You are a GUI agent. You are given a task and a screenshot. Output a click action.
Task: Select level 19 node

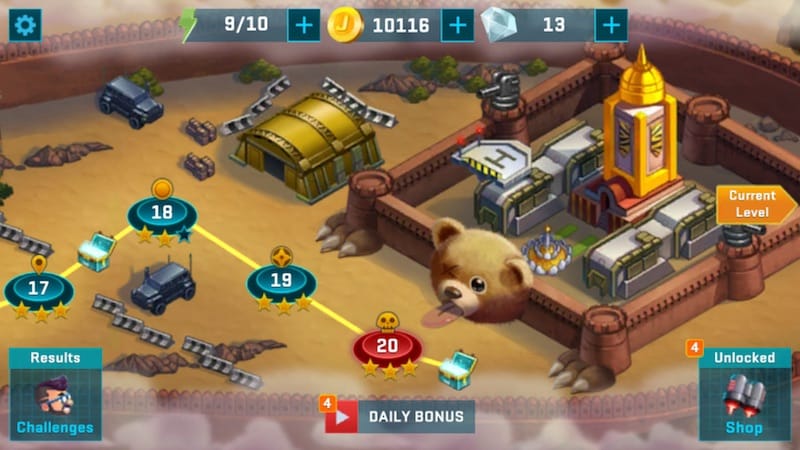point(282,280)
